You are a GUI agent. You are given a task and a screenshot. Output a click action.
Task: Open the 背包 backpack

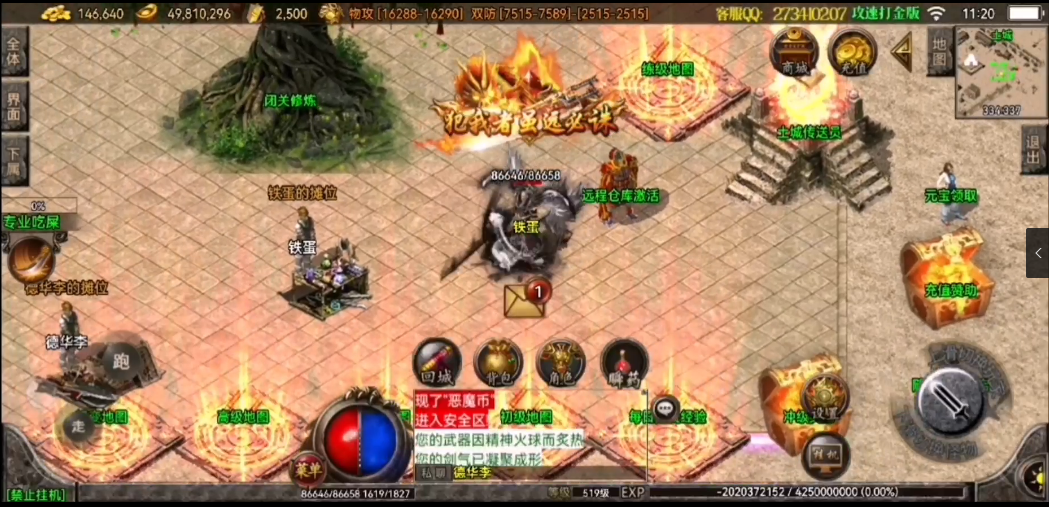[x=499, y=364]
